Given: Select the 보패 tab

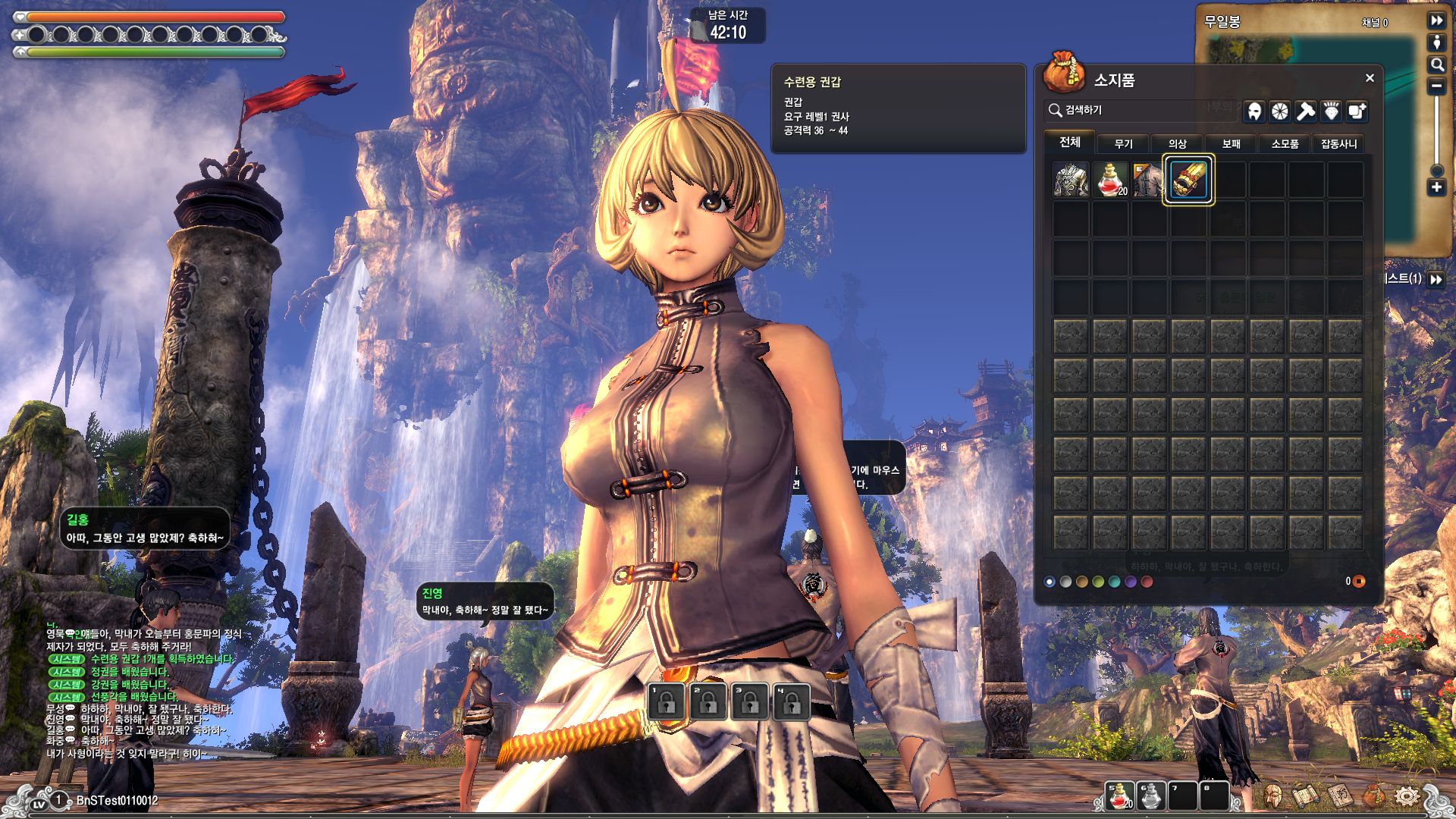Looking at the screenshot, I should point(1231,143).
